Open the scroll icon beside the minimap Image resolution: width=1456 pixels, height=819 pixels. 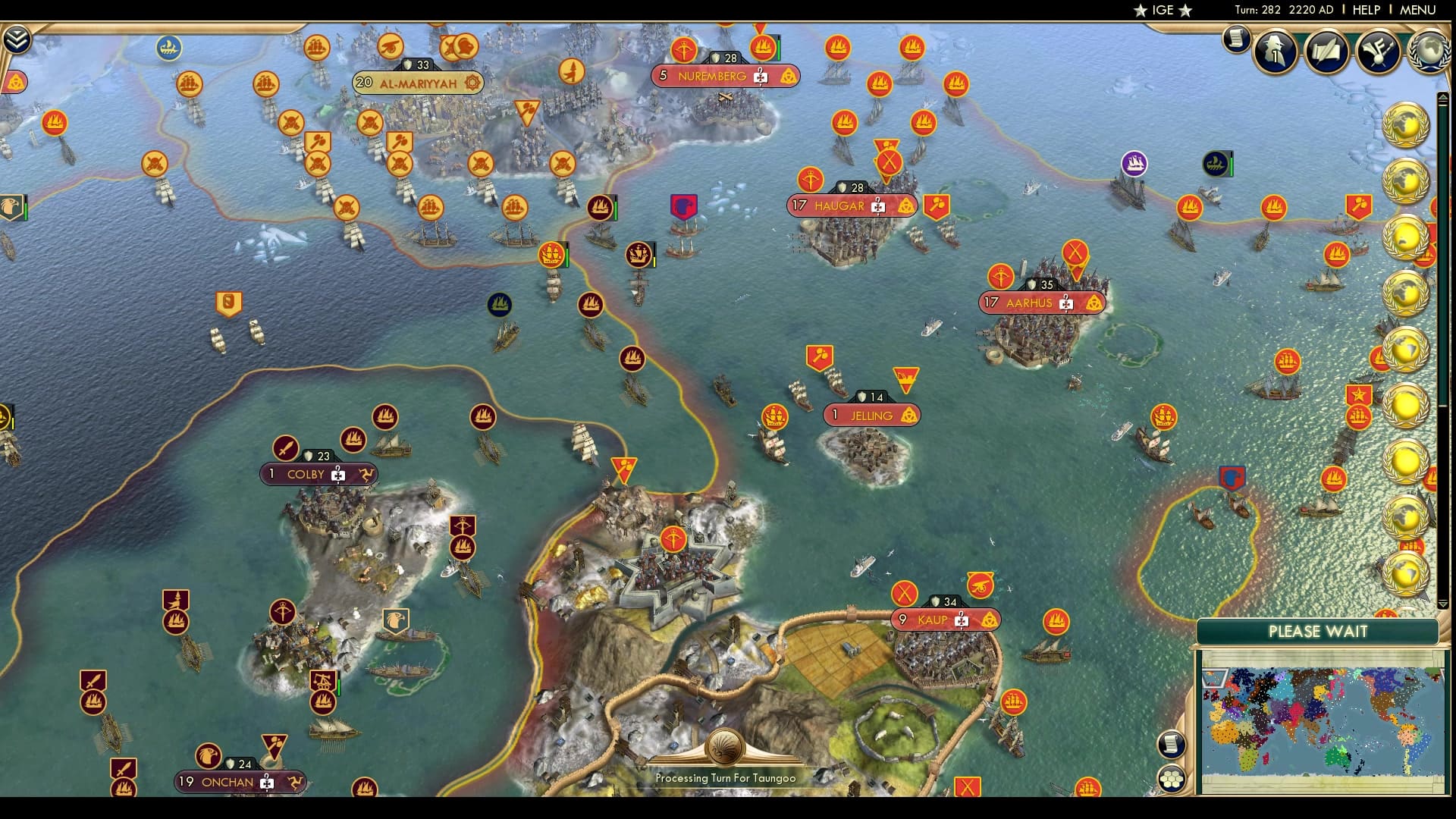tap(1170, 743)
